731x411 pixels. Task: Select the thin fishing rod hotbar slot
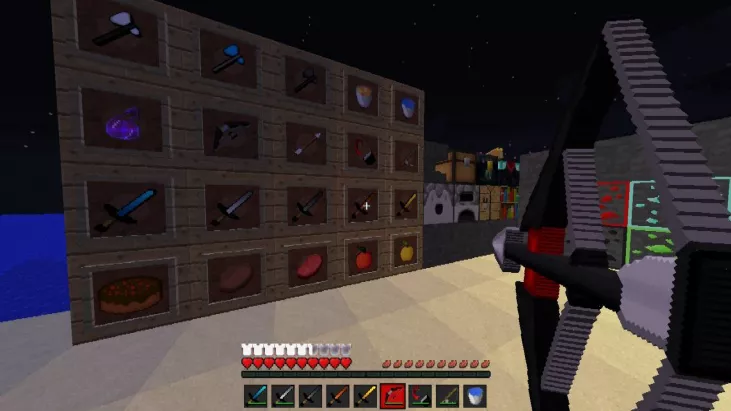click(446, 396)
